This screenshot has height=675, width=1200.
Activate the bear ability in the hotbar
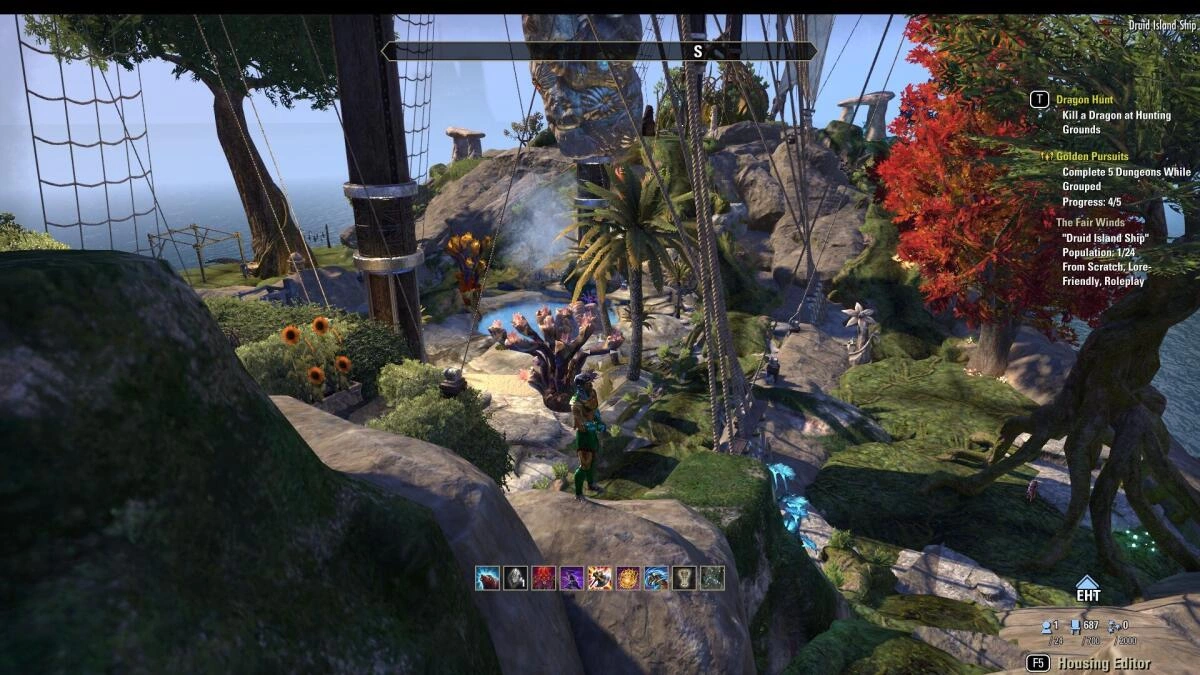[x=487, y=577]
